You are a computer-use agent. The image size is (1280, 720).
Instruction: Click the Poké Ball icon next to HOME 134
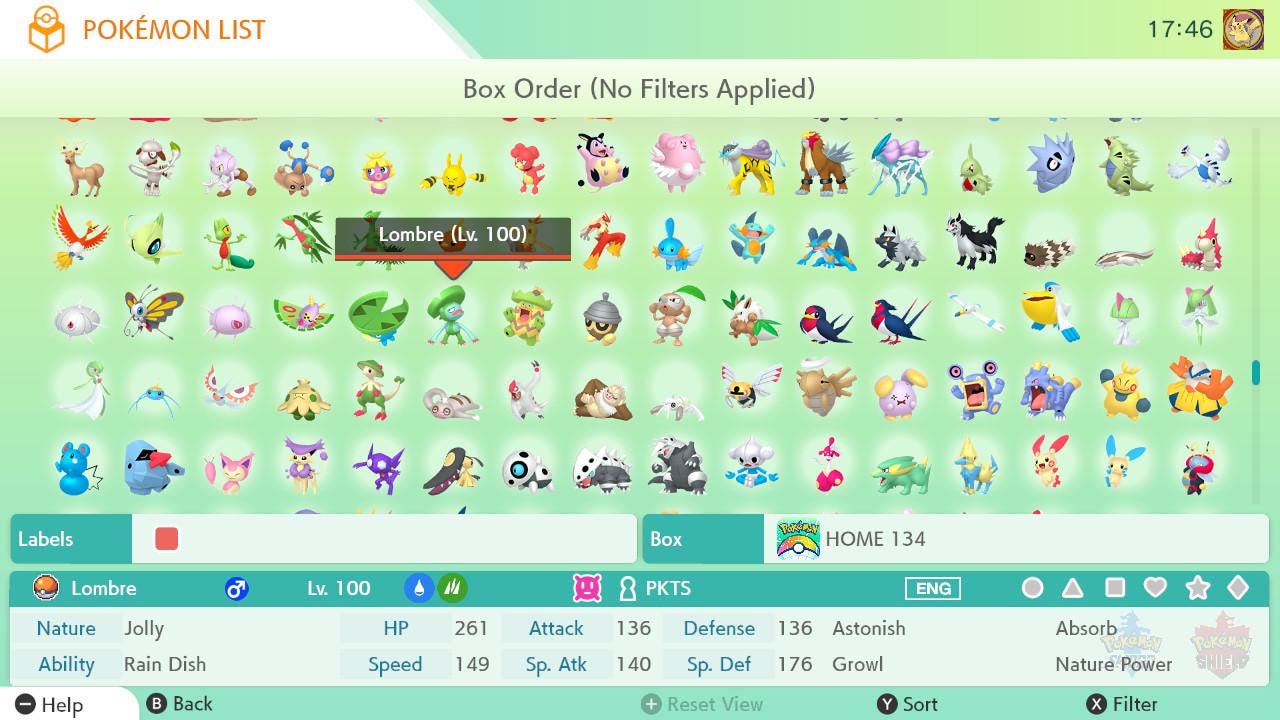[796, 539]
